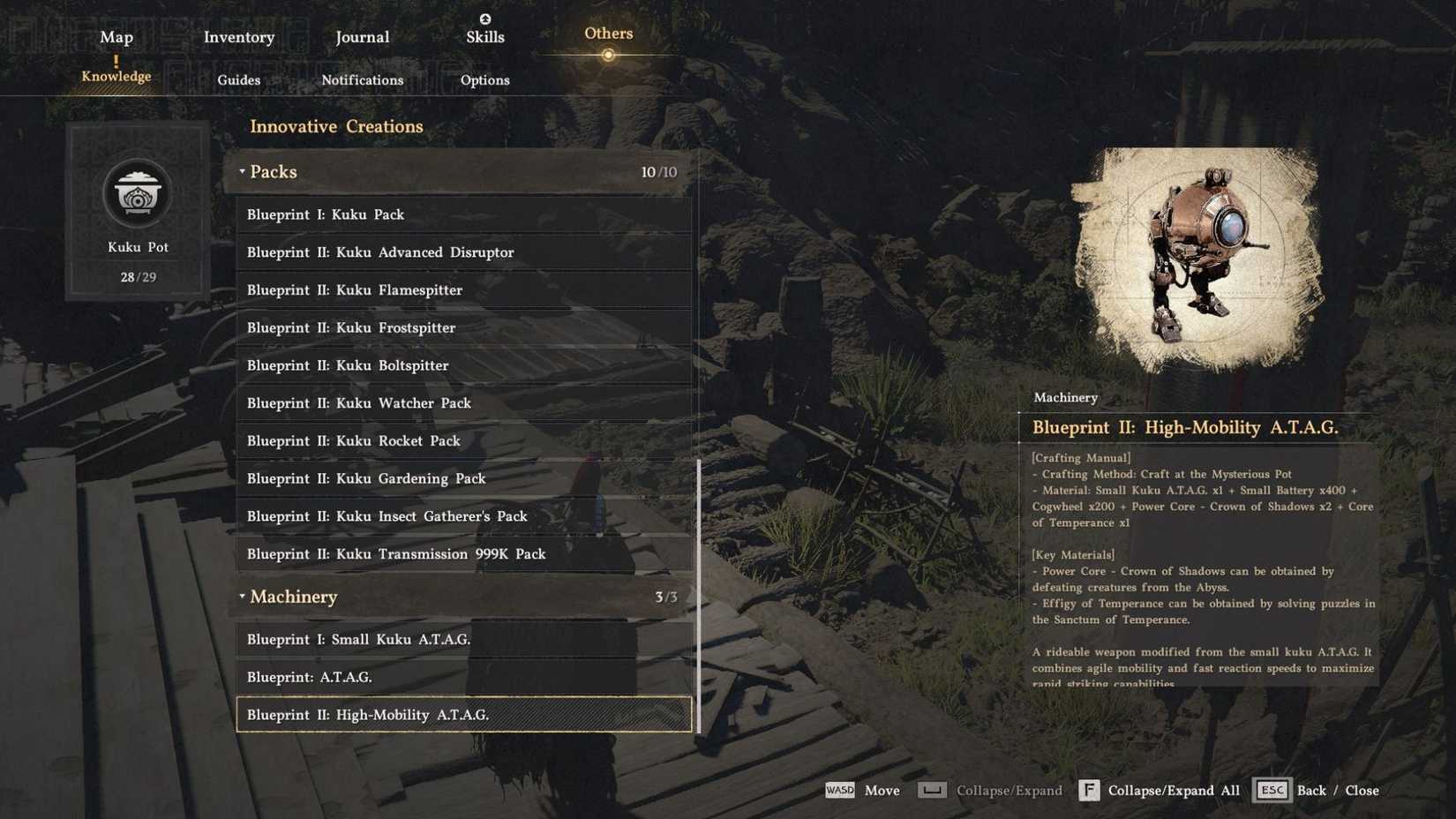Select Blueprint I: Kuku Pack
Viewport: 1456px width, 819px height.
pyautogui.click(x=463, y=214)
